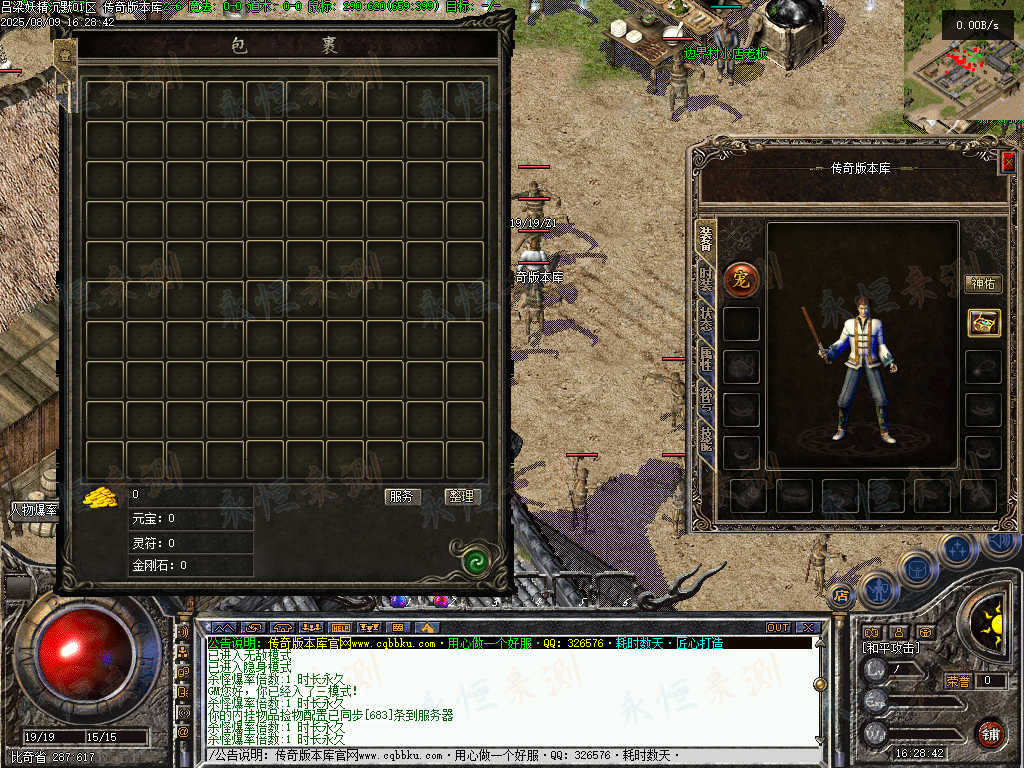
Task: Click the HELP button on chat toolbar
Action: coord(340,628)
